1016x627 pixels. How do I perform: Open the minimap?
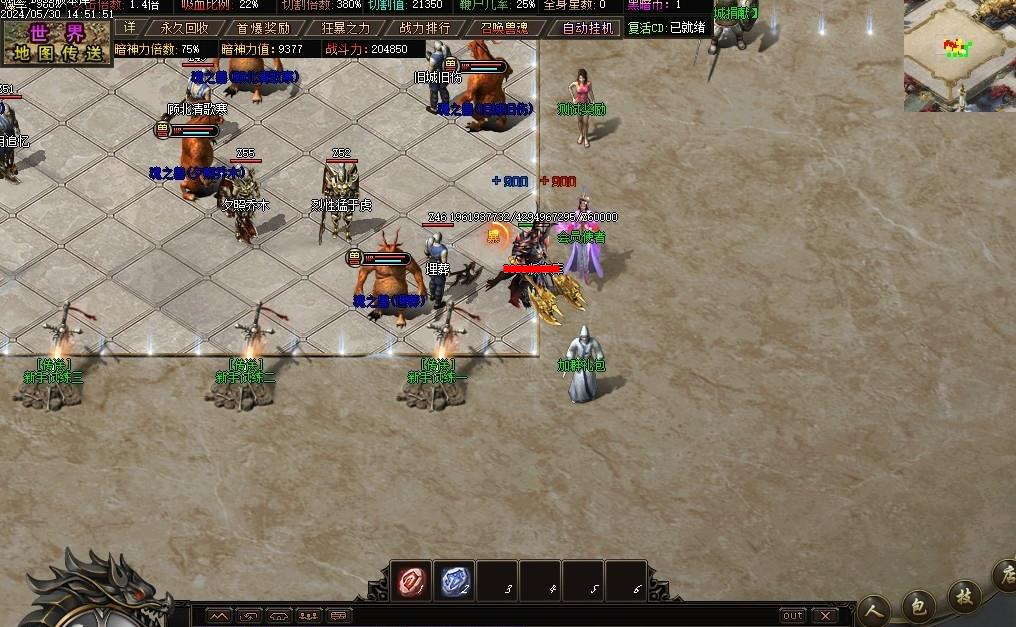pyautogui.click(x=959, y=54)
